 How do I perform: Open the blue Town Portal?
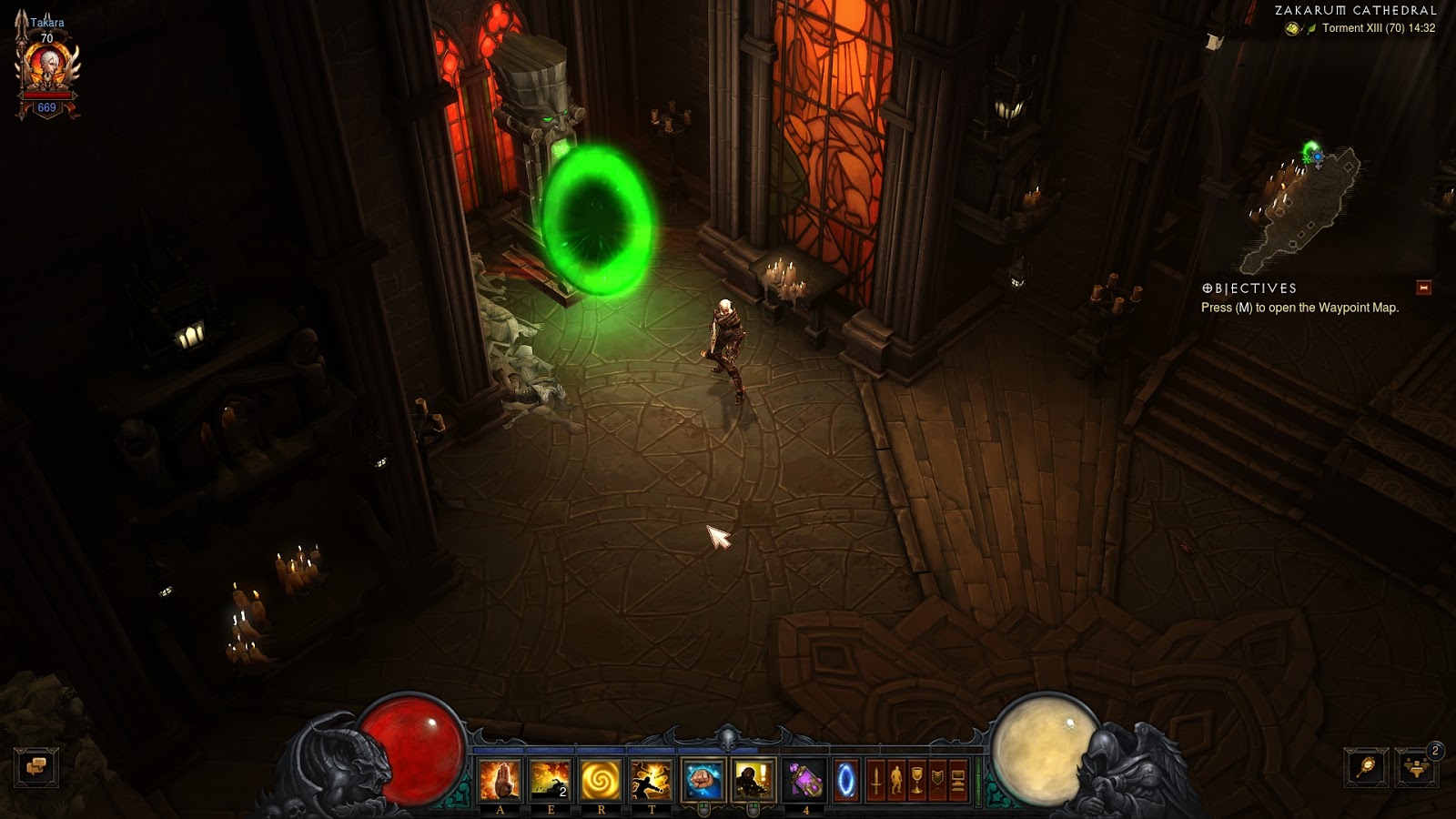click(x=846, y=780)
